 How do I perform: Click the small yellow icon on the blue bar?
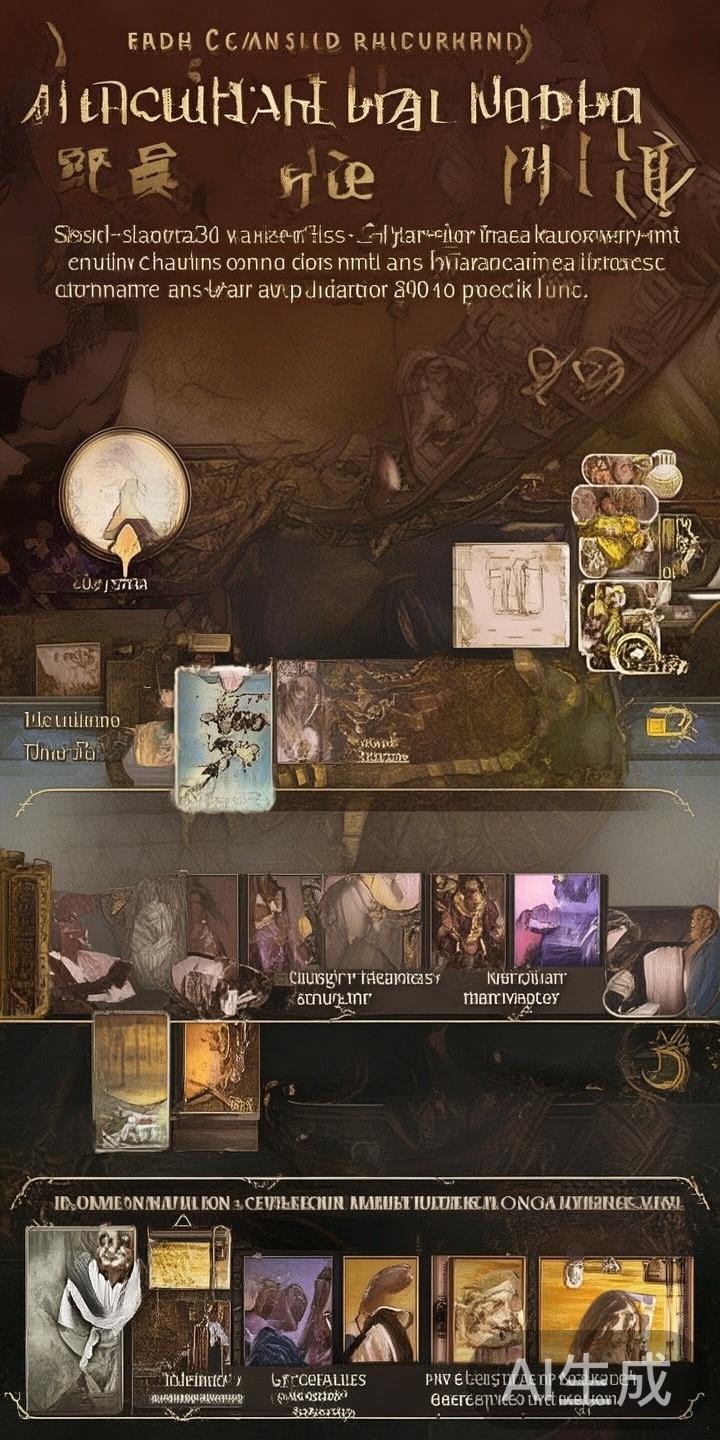(669, 721)
